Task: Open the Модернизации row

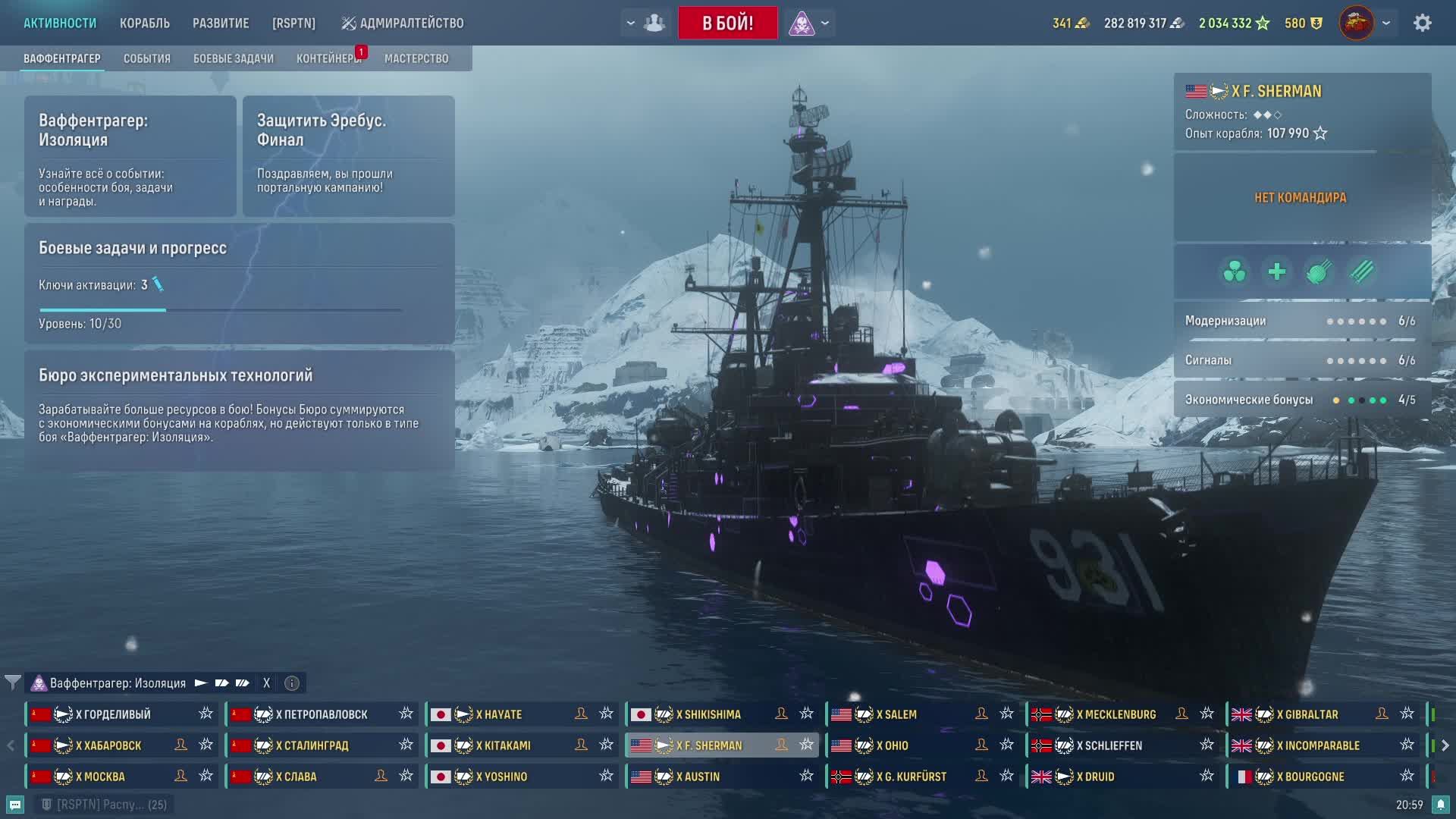Action: click(x=1301, y=321)
